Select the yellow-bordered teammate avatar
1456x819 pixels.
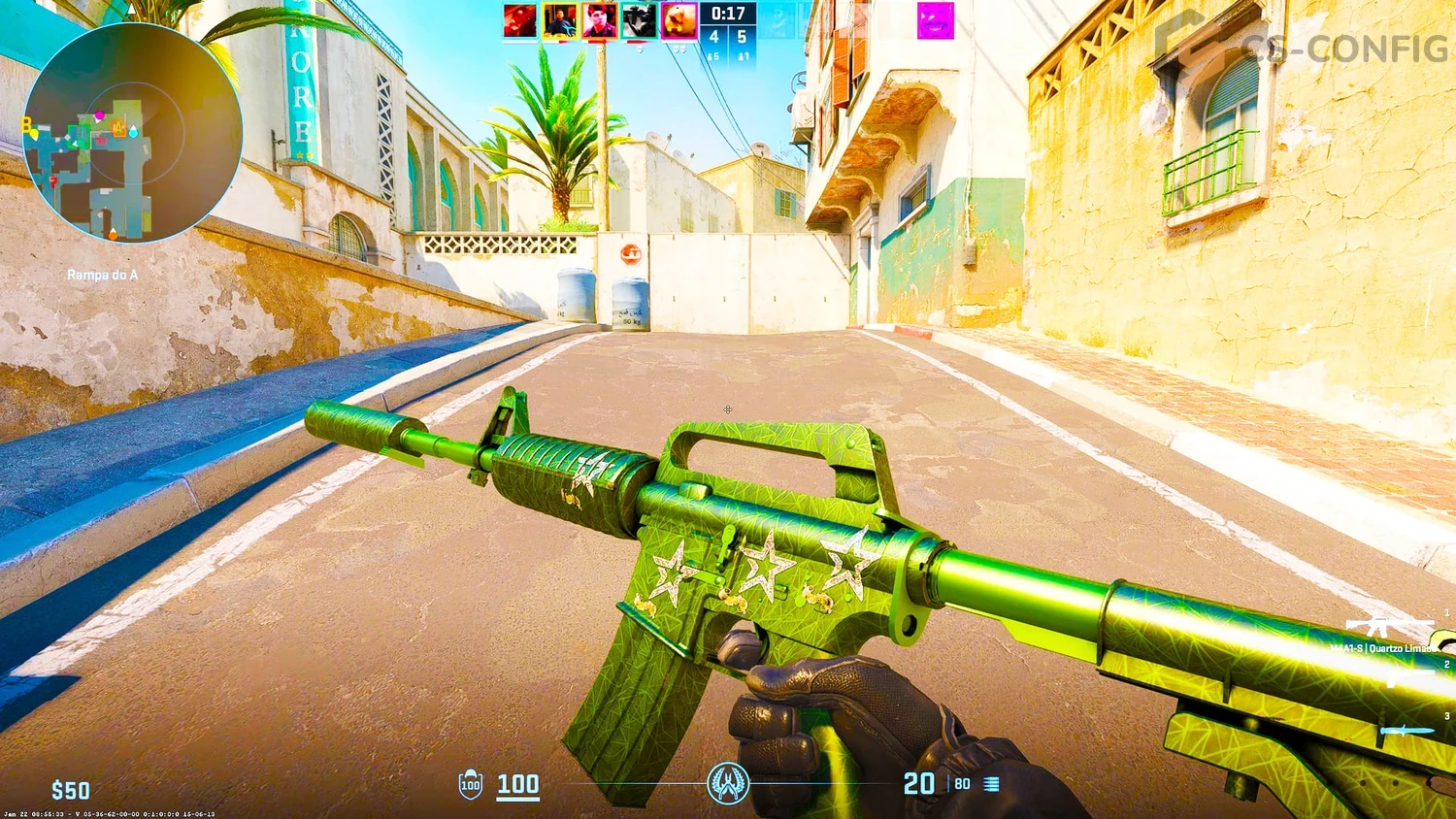[559, 20]
